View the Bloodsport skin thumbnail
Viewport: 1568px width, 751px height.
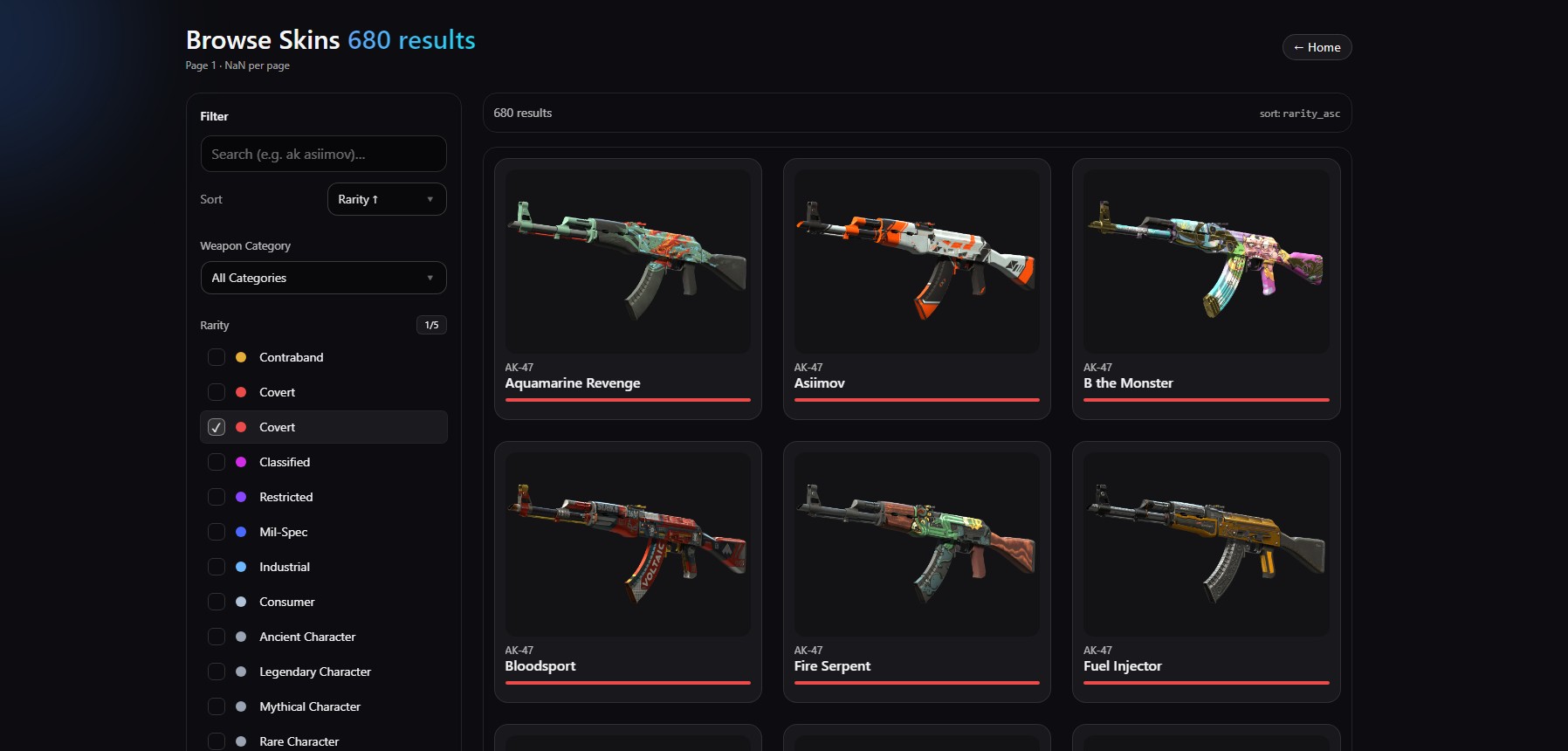(627, 543)
